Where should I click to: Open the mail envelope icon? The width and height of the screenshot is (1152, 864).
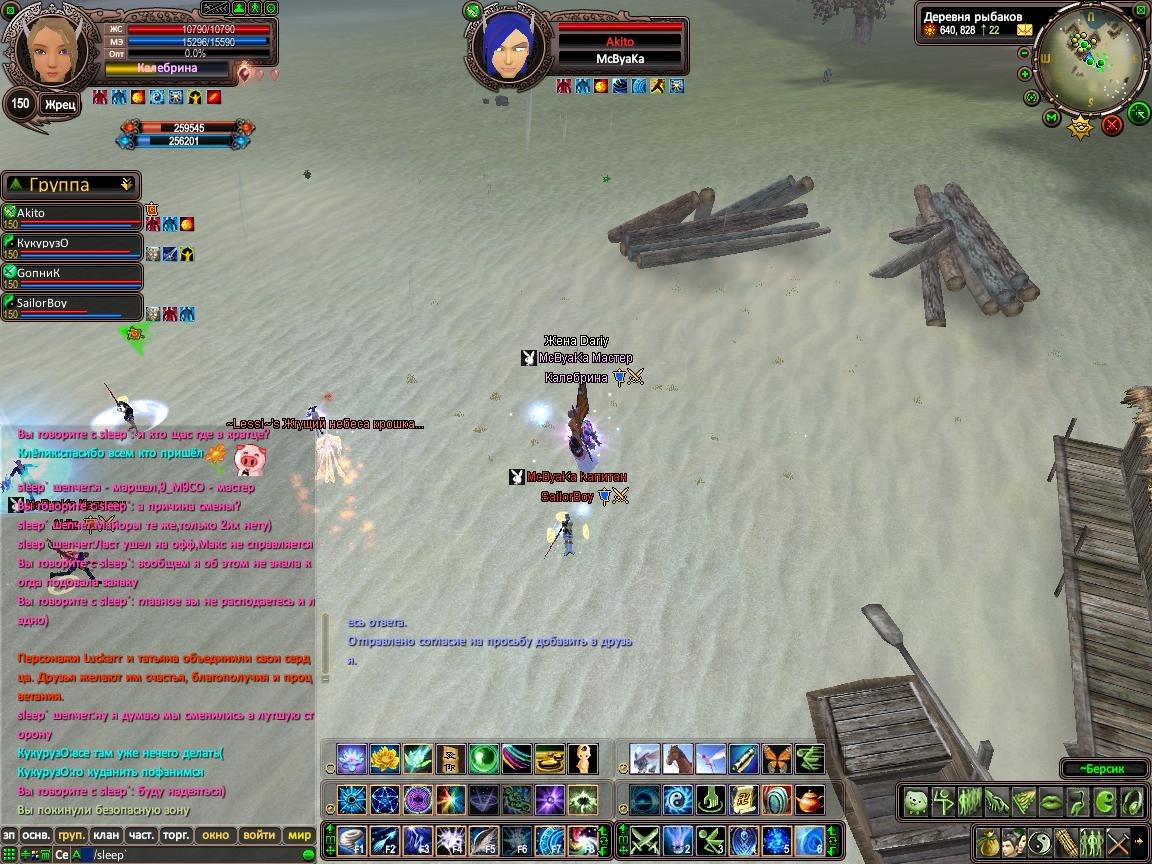click(1026, 30)
